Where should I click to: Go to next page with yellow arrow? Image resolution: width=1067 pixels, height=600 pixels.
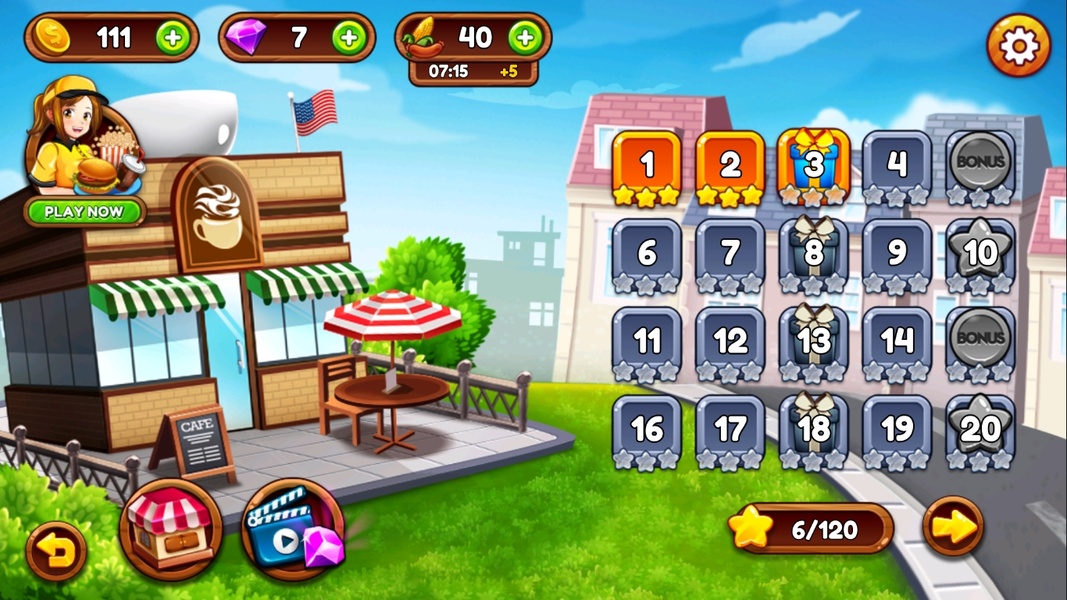tap(952, 527)
